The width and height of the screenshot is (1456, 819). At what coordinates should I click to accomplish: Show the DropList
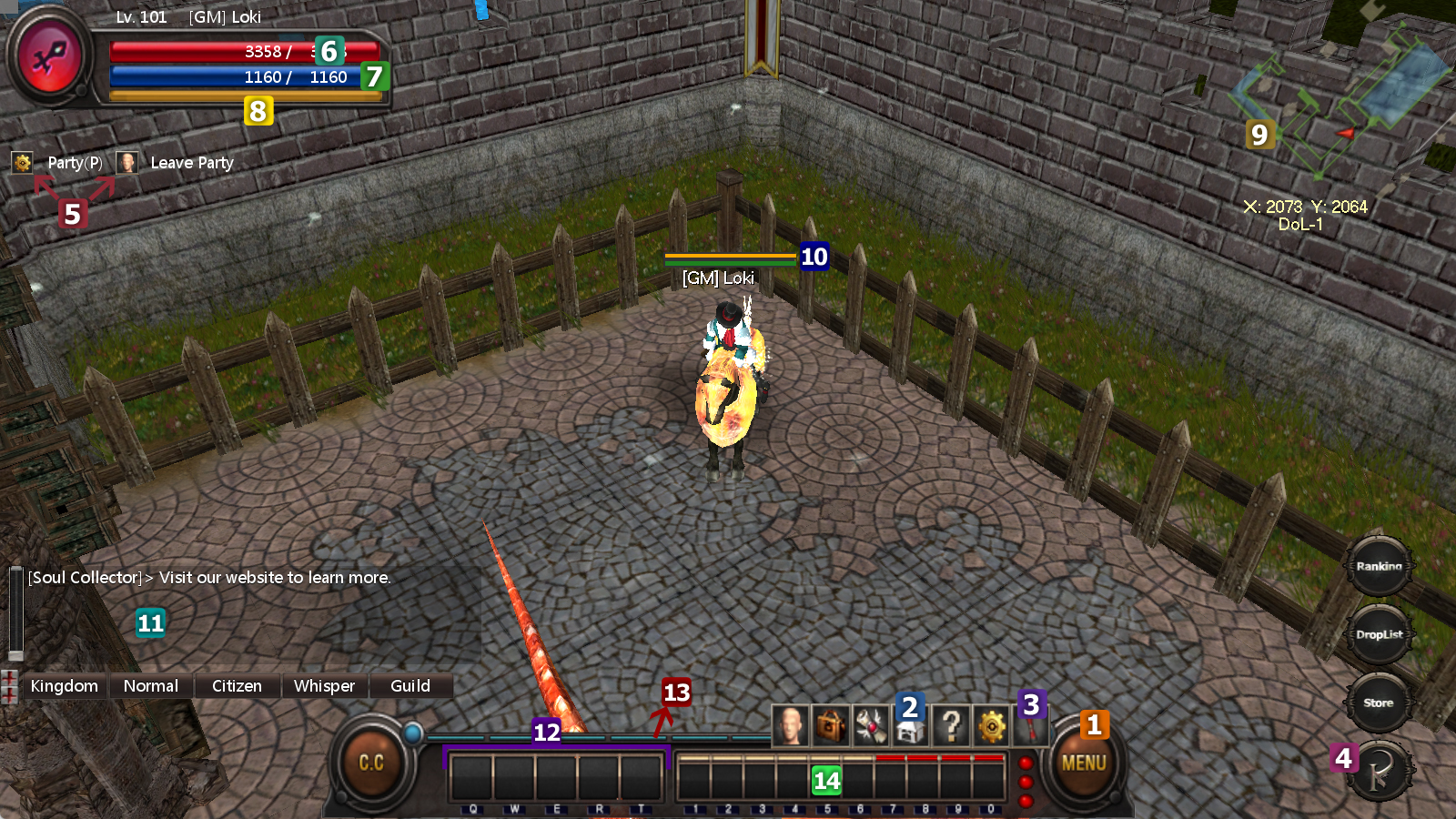pos(1379,634)
